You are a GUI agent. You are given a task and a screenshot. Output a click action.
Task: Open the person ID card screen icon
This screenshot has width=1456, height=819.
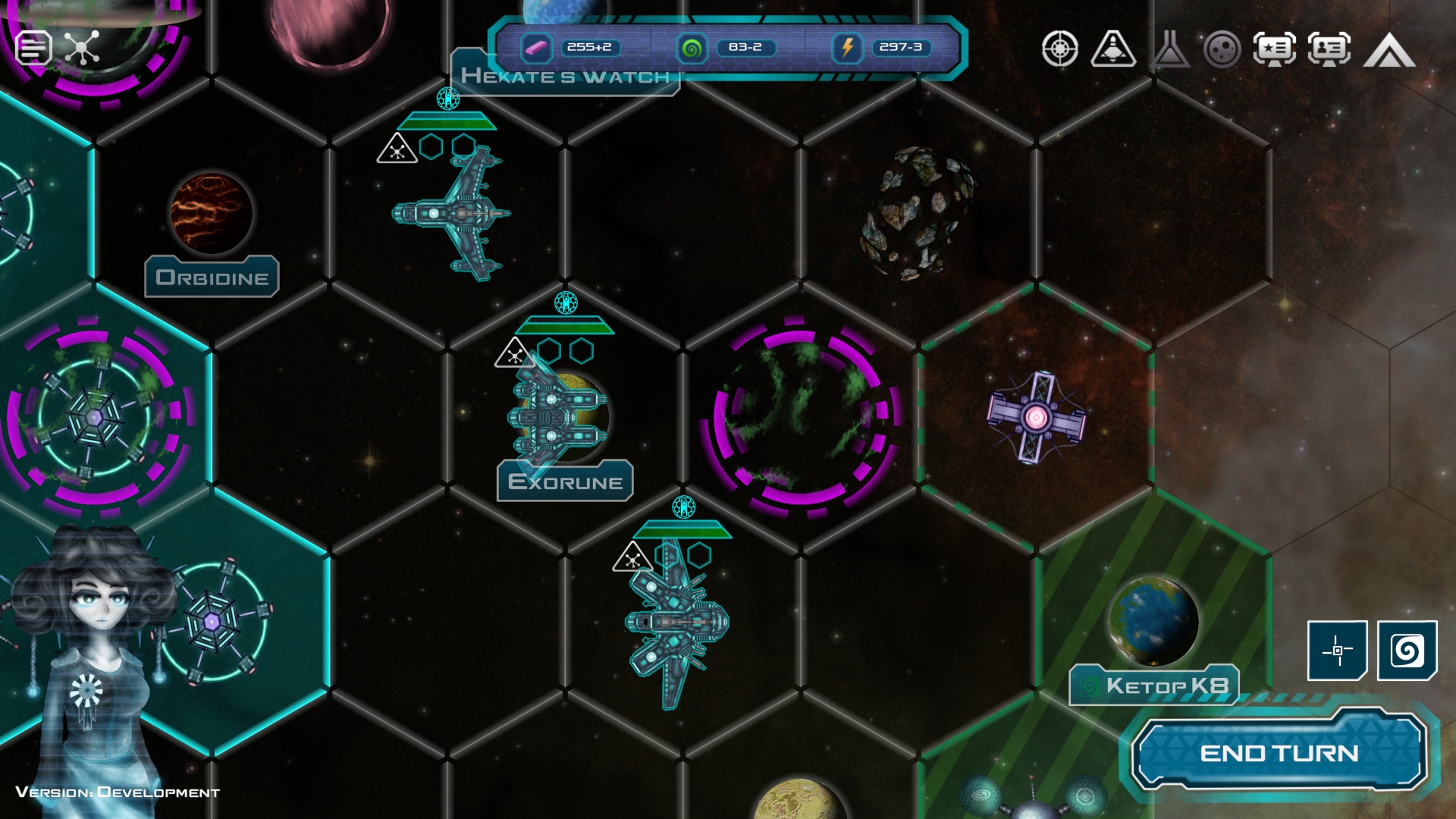[1329, 49]
